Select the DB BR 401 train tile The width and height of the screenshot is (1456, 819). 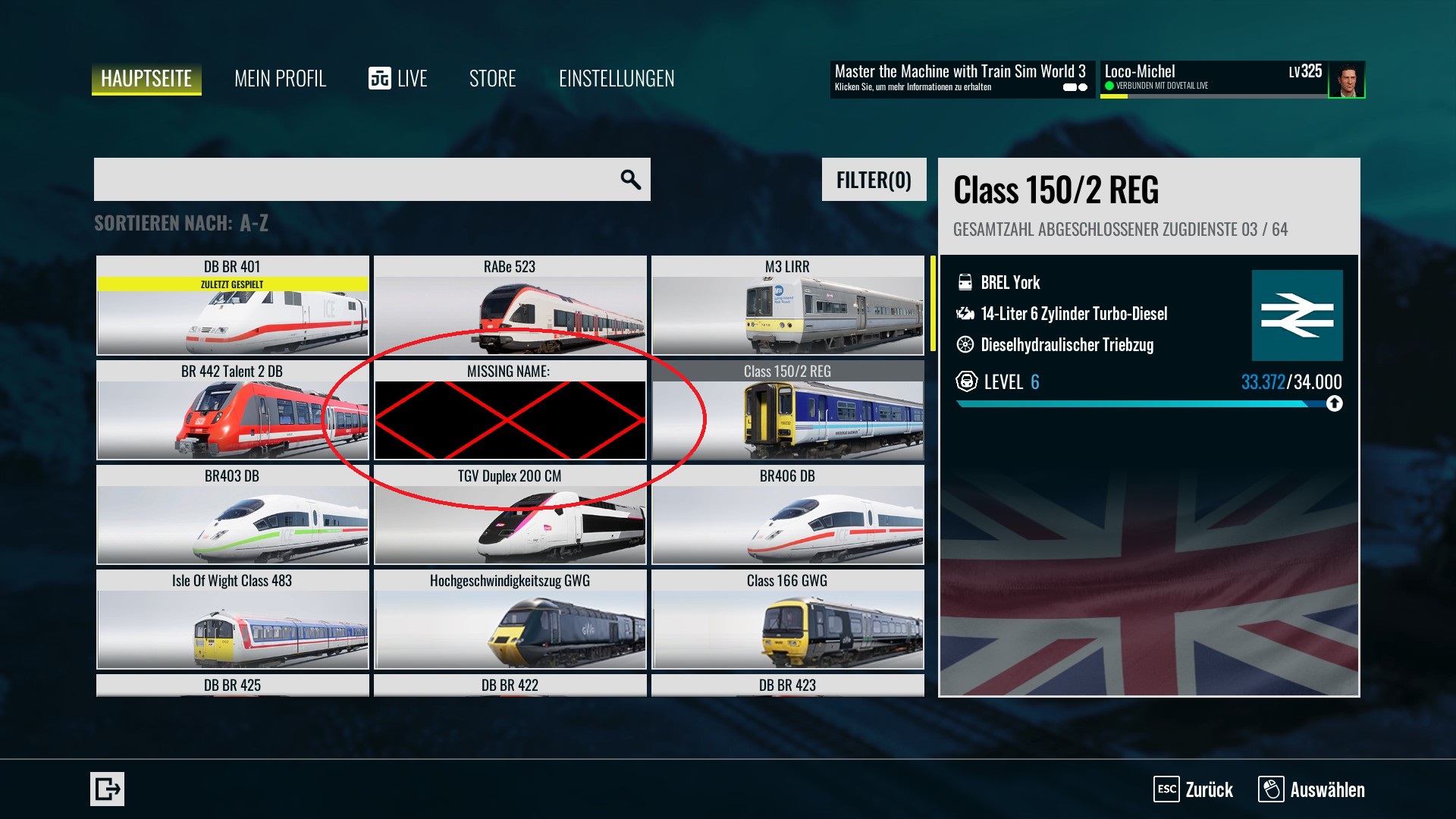pos(232,306)
